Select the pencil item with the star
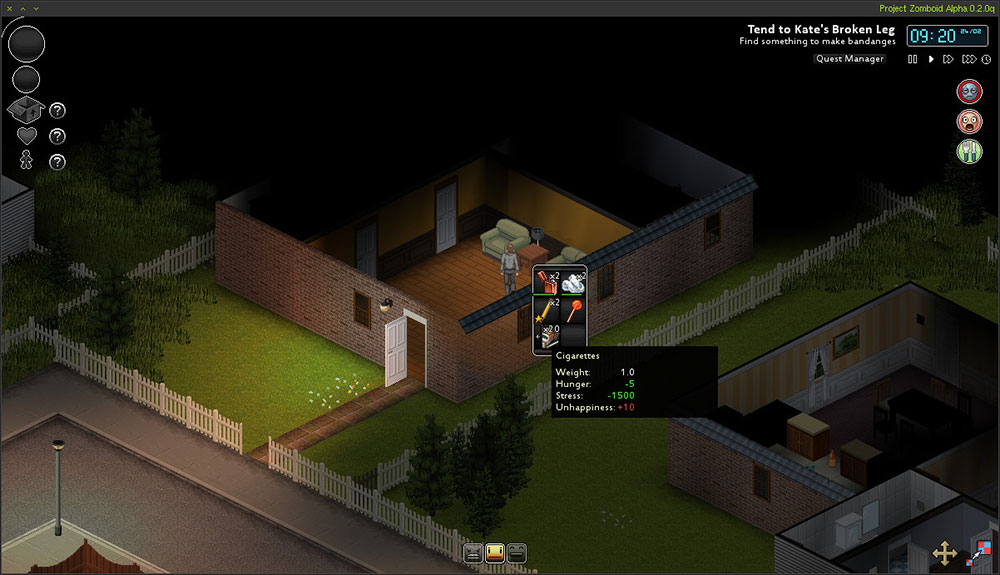 tap(547, 310)
